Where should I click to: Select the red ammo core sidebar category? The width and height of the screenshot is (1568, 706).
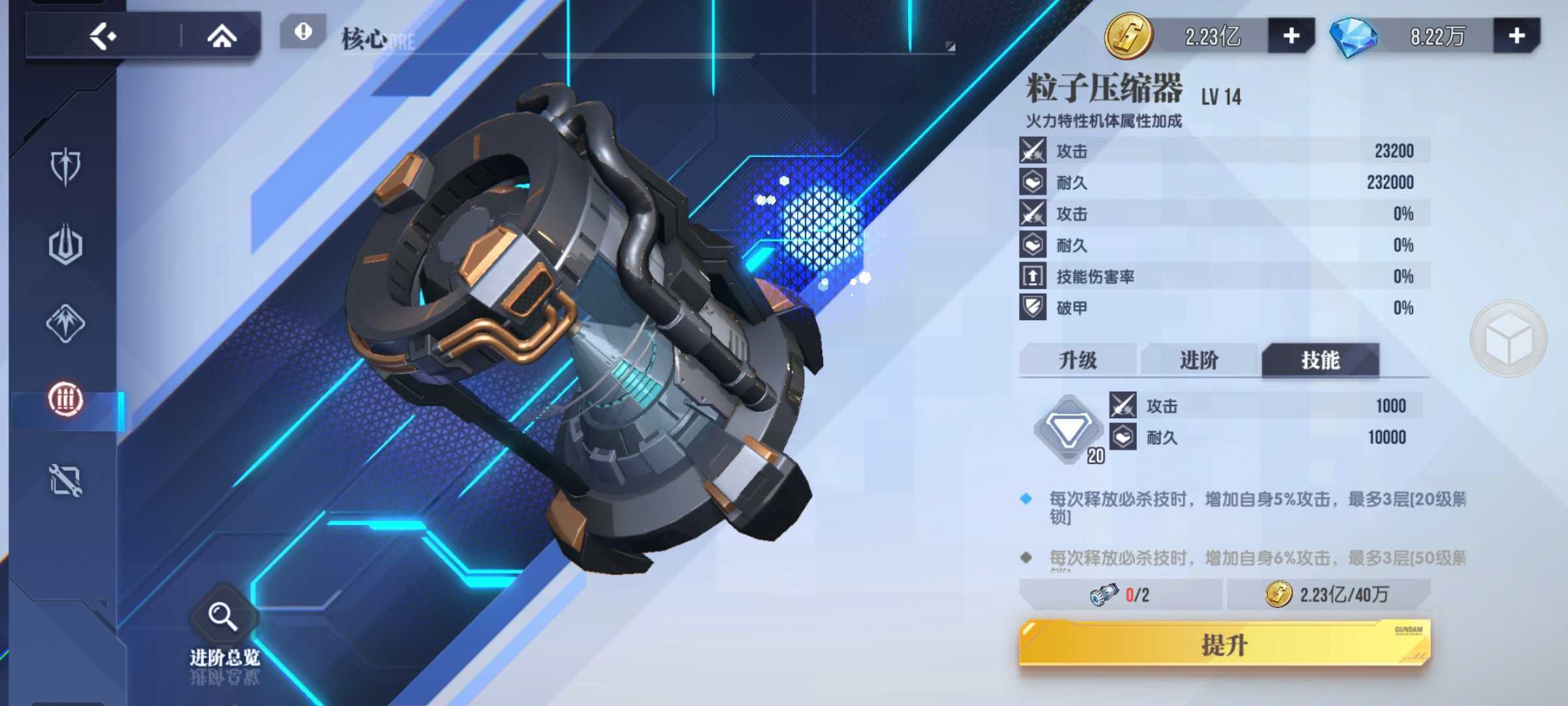[x=65, y=399]
